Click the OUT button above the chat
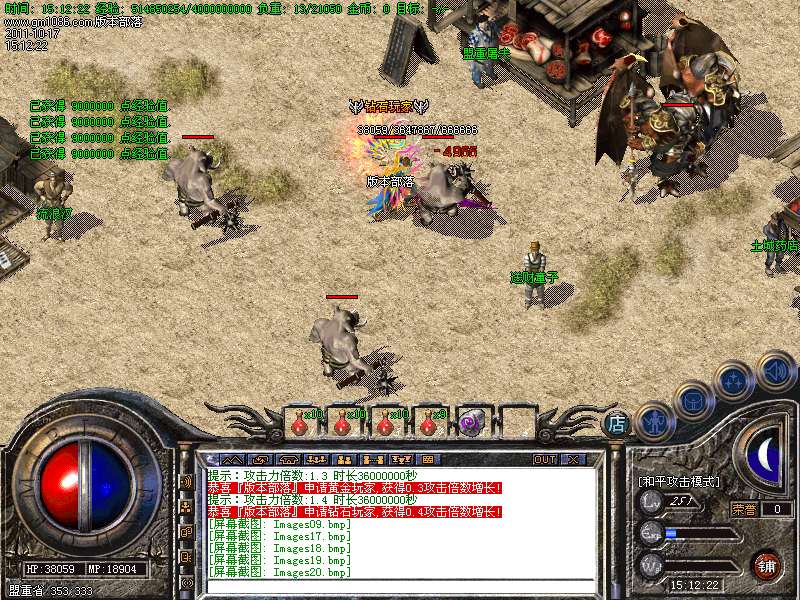Viewport: 800px width, 600px height. 544,459
